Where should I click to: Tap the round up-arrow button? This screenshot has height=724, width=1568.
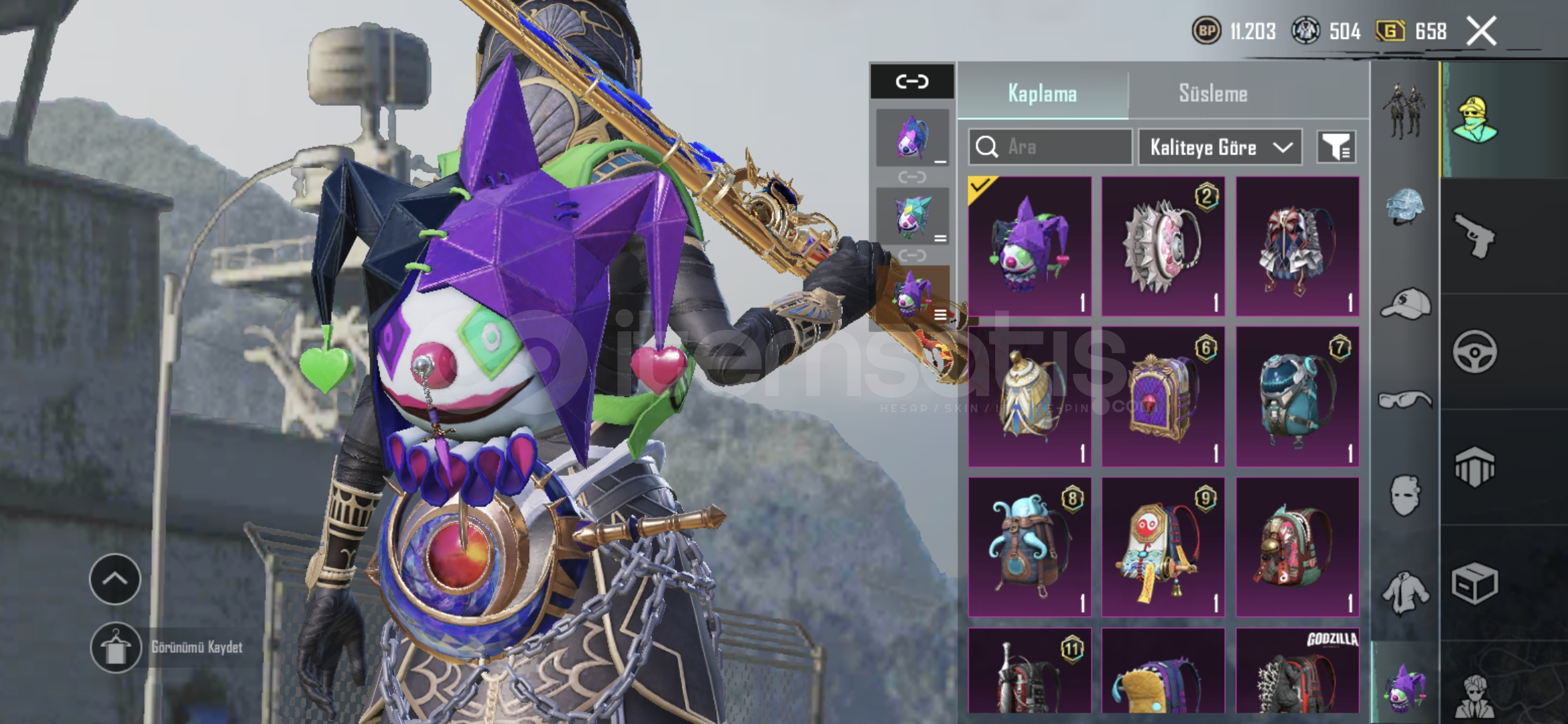click(x=115, y=579)
